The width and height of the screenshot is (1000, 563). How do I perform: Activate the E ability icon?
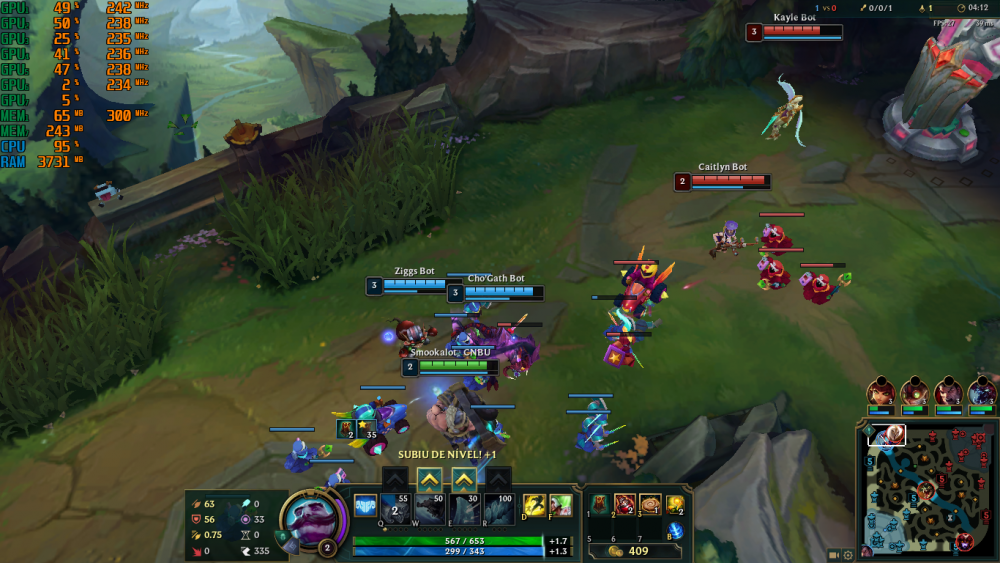464,508
